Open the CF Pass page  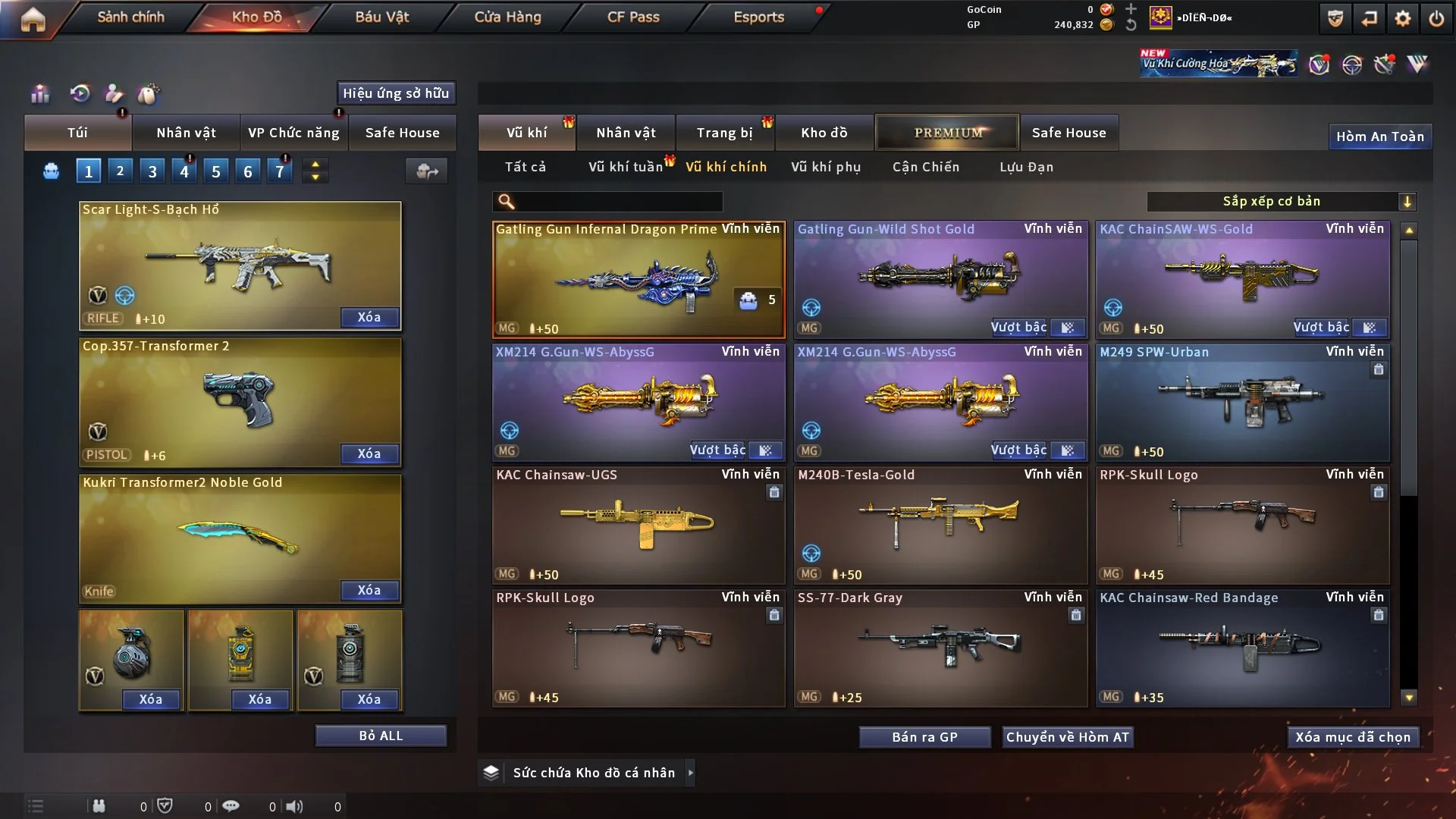point(633,17)
